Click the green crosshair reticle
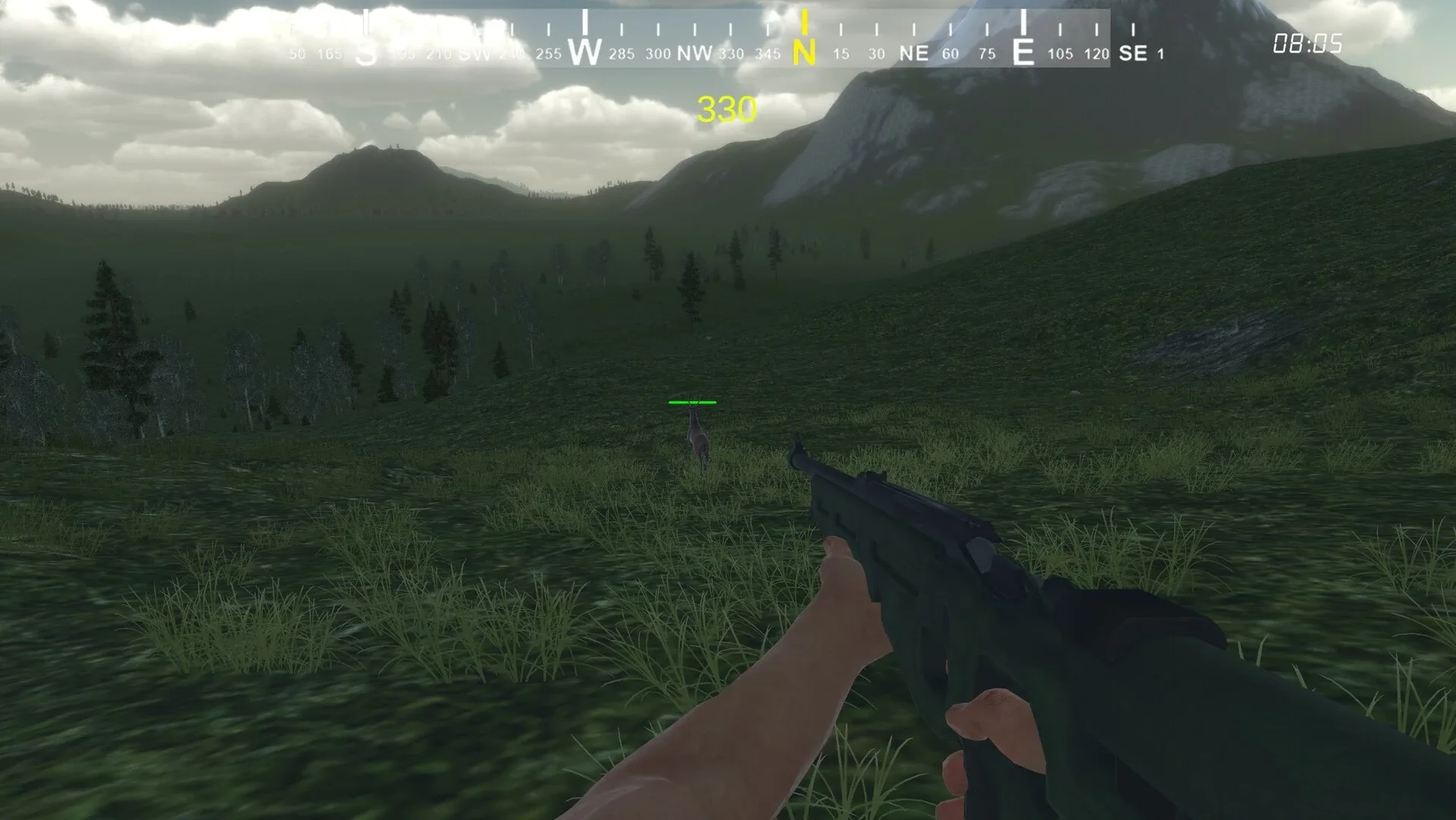Viewport: 1456px width, 820px height. coord(693,402)
